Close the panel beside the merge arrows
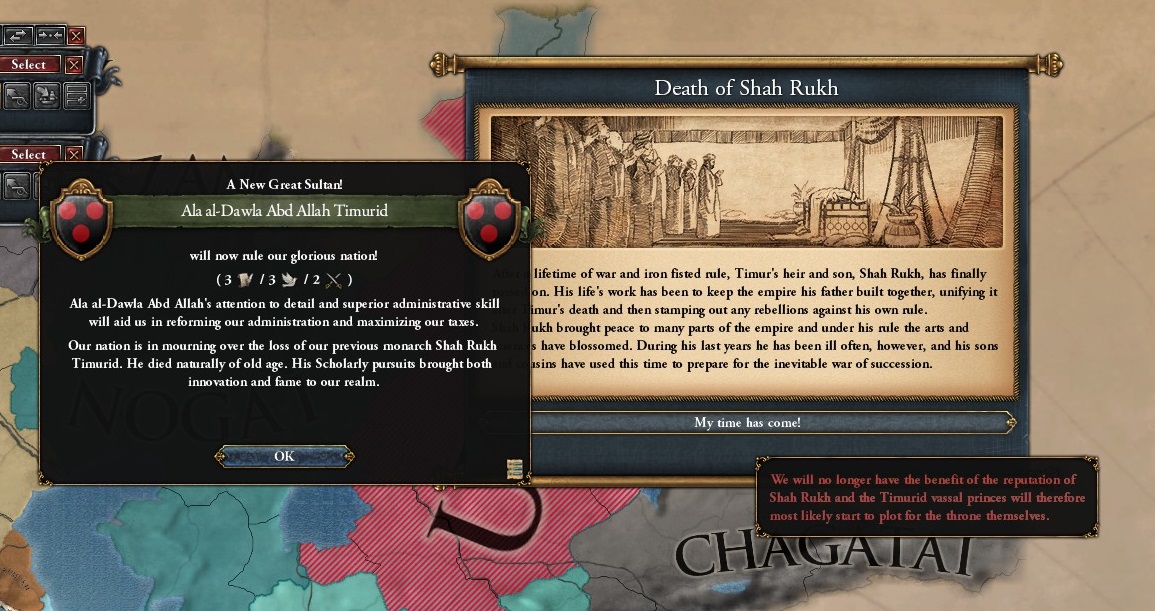The width and height of the screenshot is (1155, 611). (x=76, y=36)
